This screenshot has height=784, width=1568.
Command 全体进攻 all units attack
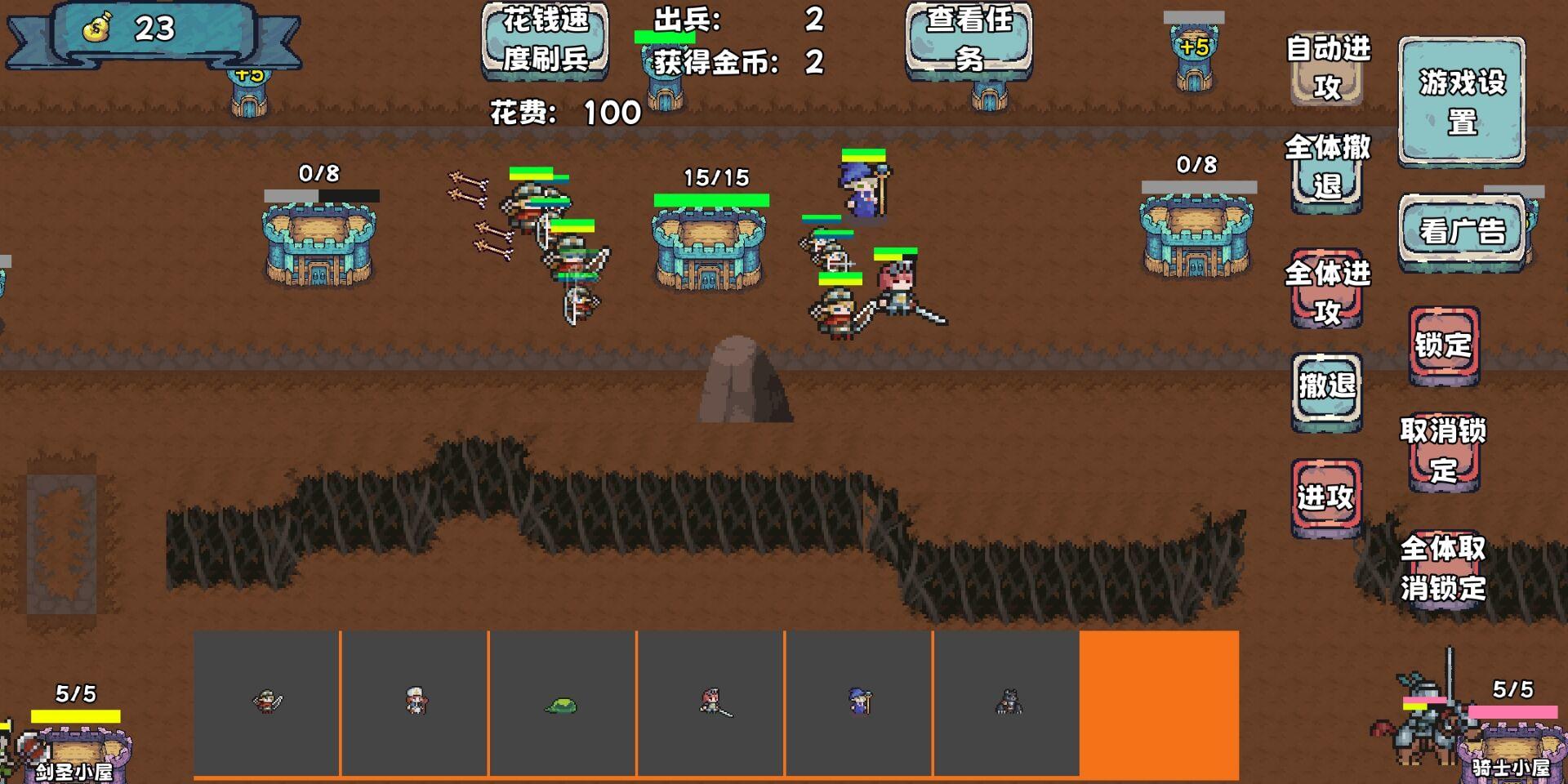1326,292
